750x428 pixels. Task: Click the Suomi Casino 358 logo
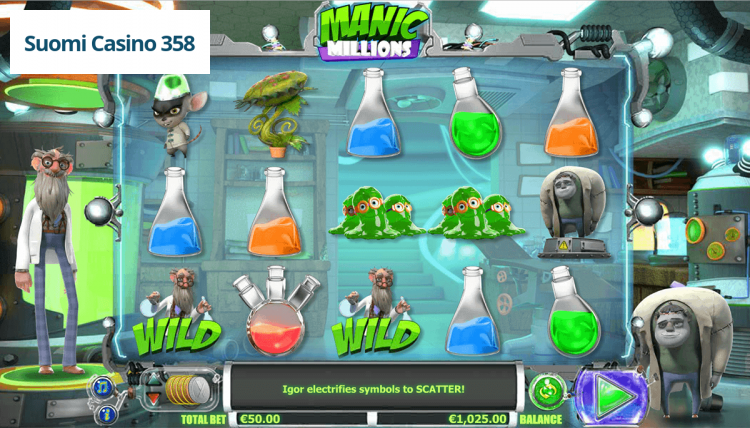(x=110, y=44)
